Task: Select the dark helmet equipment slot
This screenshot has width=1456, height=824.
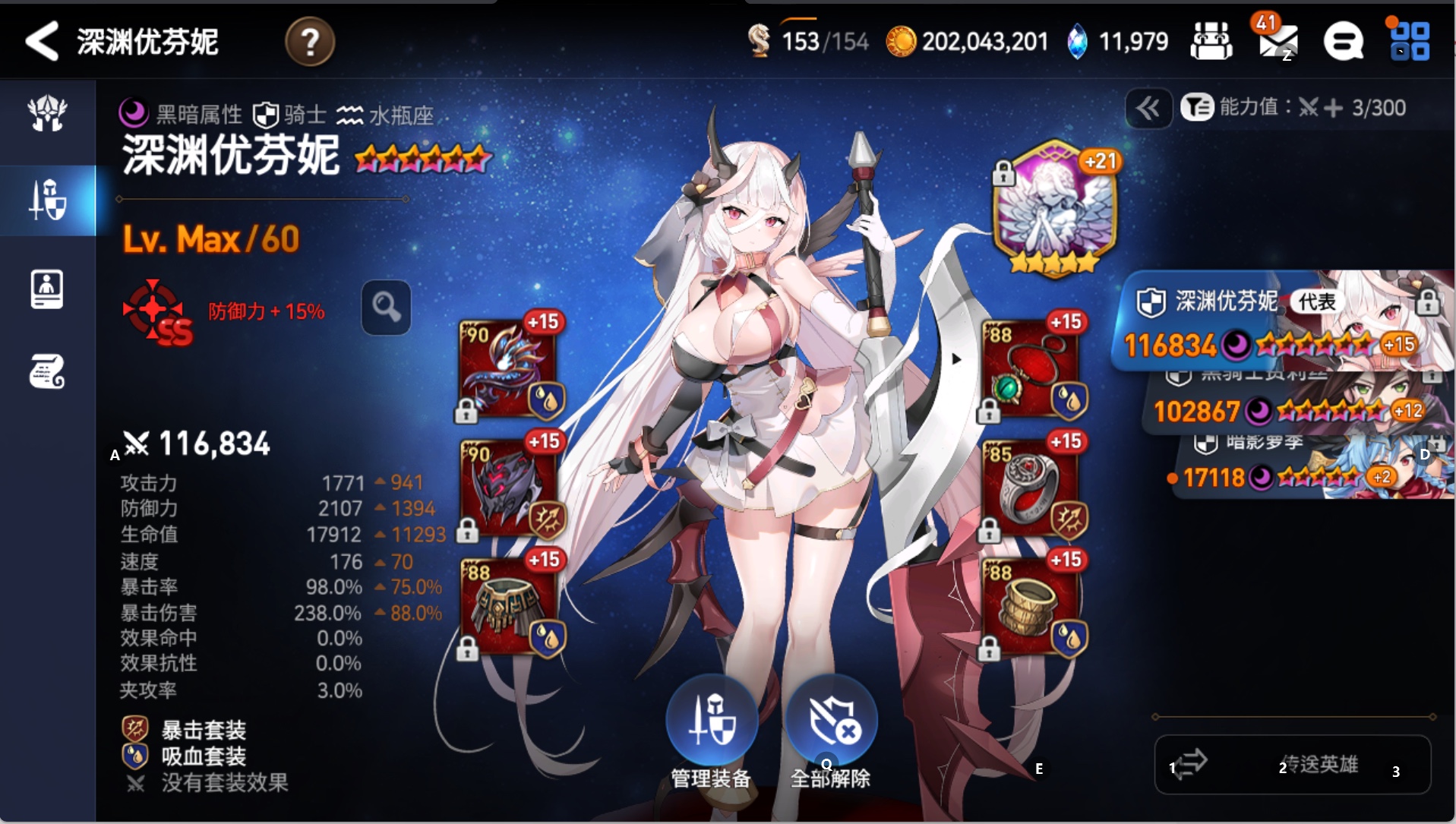Action: coord(508,487)
